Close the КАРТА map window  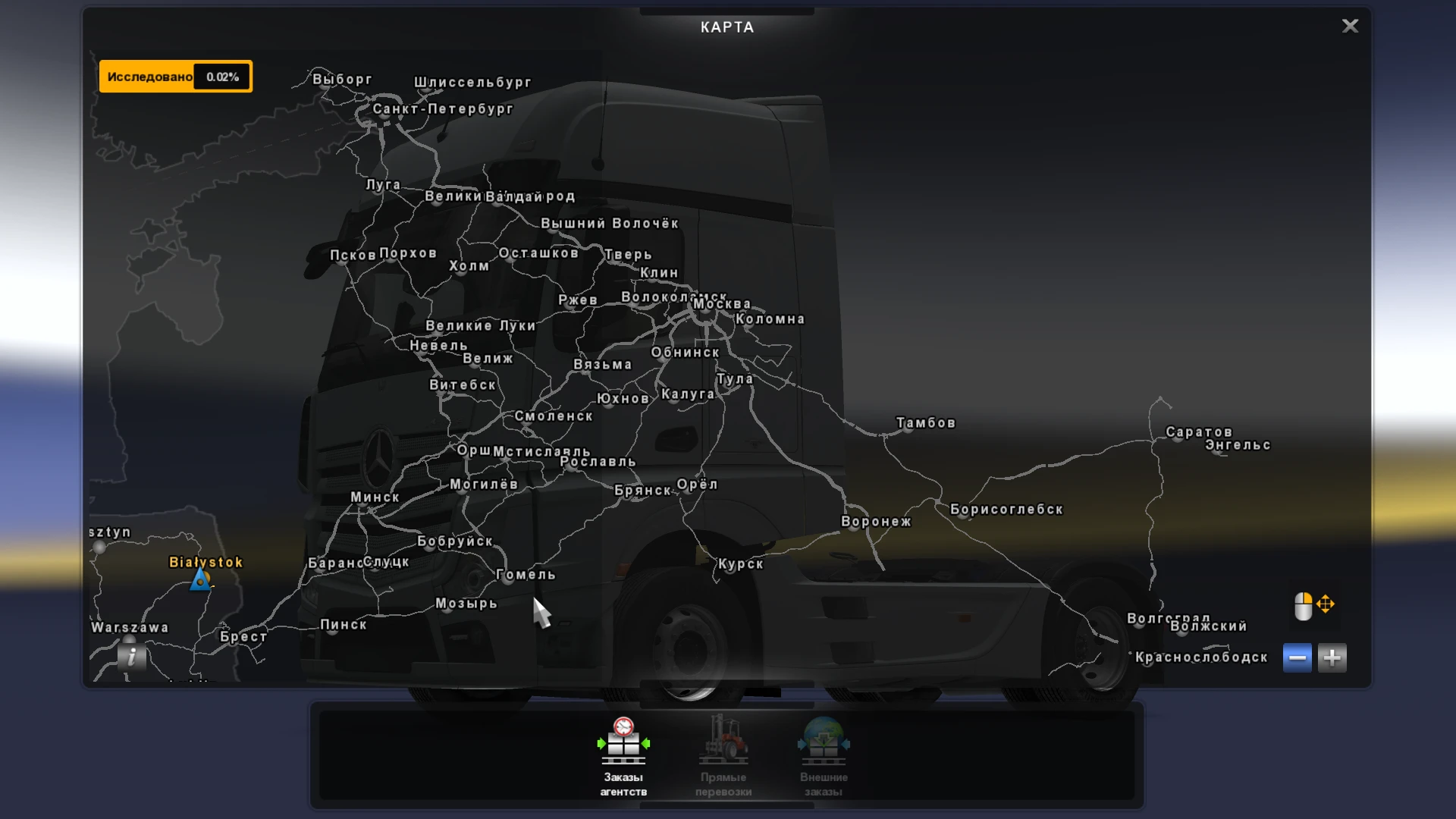click(1350, 26)
